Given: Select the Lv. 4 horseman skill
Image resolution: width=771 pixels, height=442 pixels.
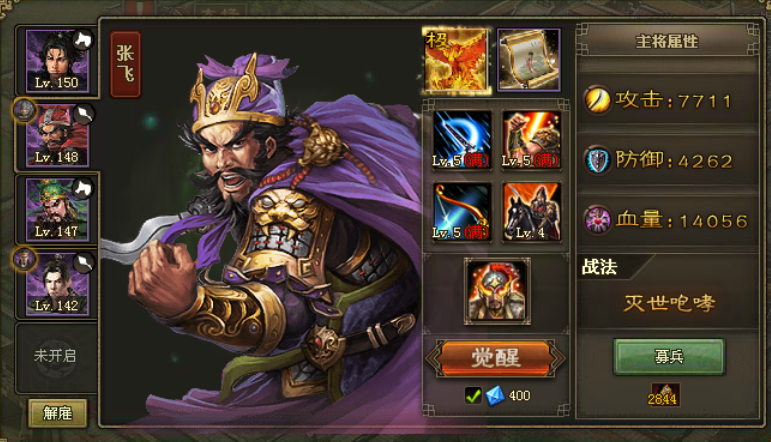Looking at the screenshot, I should coord(531,210).
